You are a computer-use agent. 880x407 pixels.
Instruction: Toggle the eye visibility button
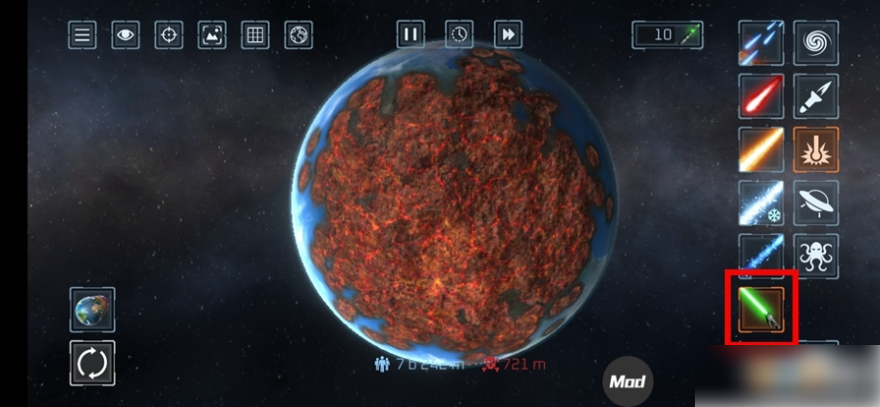pos(125,35)
